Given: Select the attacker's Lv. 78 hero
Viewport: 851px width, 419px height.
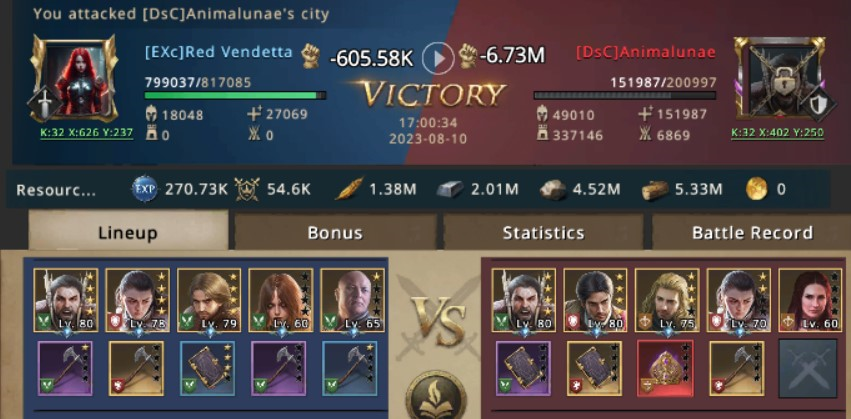Looking at the screenshot, I should (138, 300).
